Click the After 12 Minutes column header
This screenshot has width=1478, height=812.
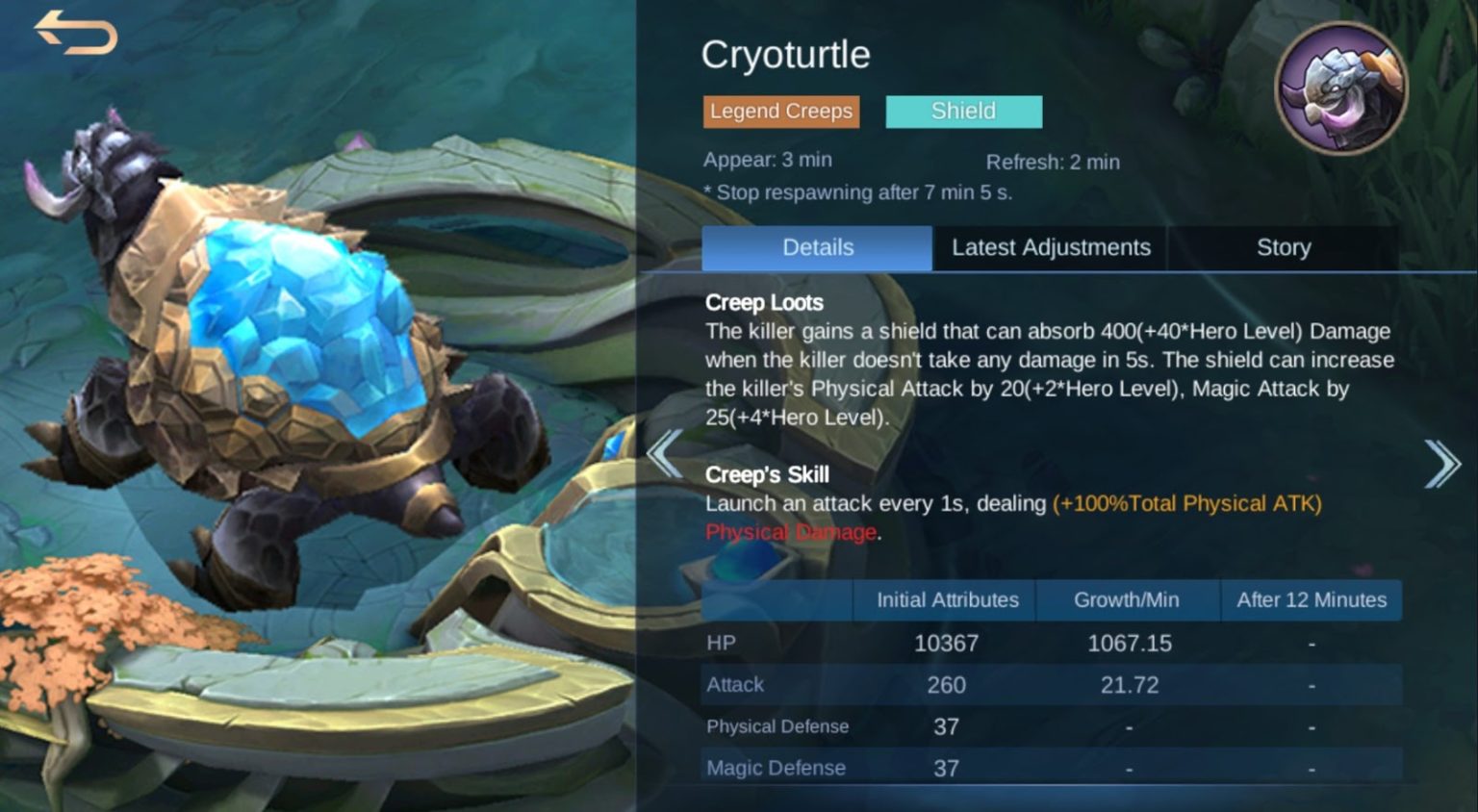click(x=1311, y=599)
